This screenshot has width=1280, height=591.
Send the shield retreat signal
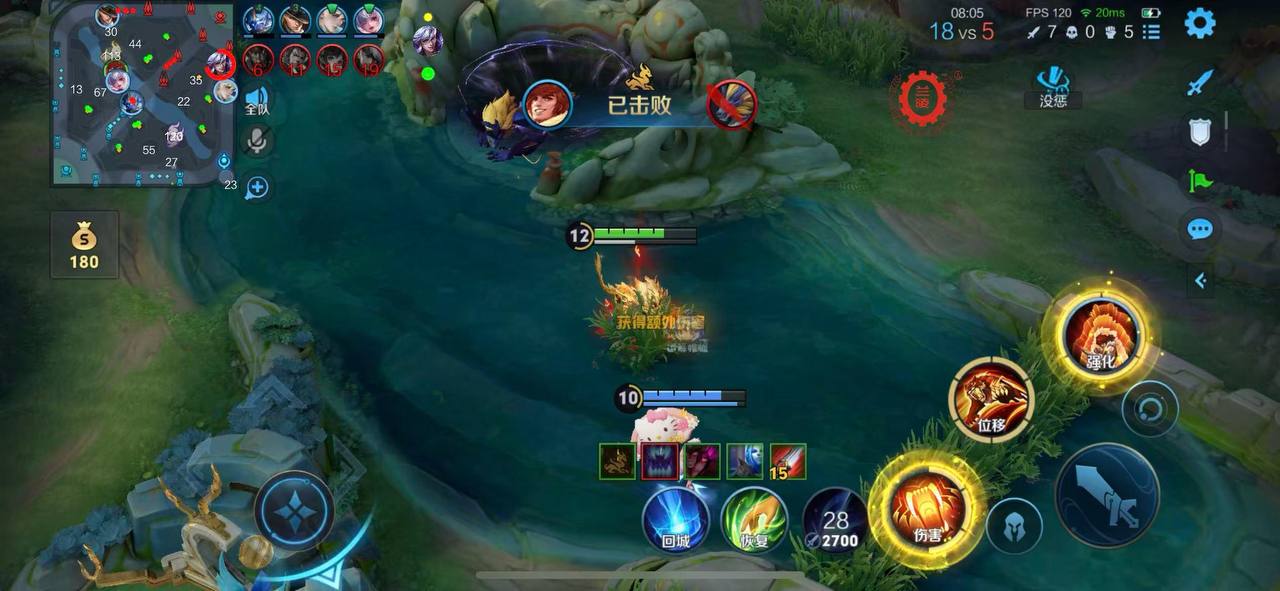(x=1200, y=132)
